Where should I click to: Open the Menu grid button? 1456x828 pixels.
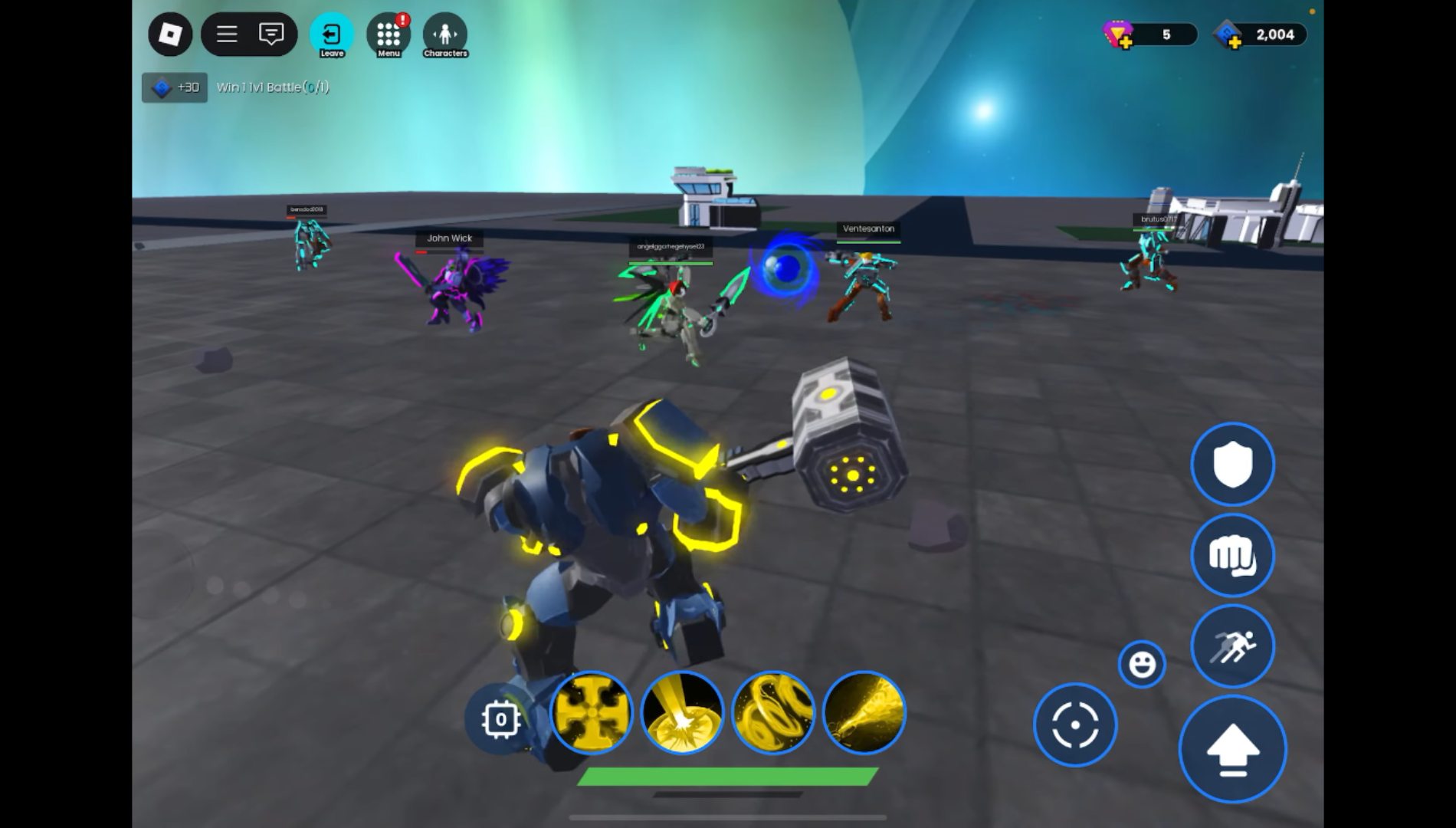(389, 35)
